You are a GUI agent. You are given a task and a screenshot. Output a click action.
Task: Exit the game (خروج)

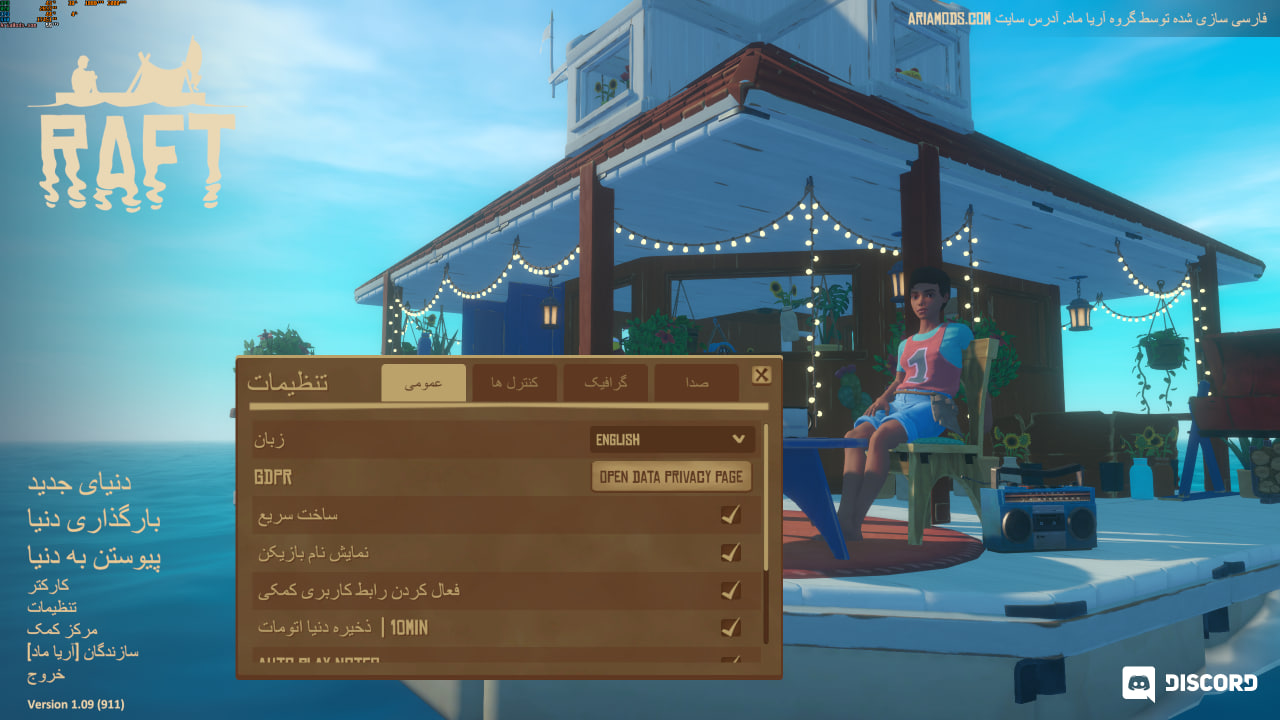46,675
